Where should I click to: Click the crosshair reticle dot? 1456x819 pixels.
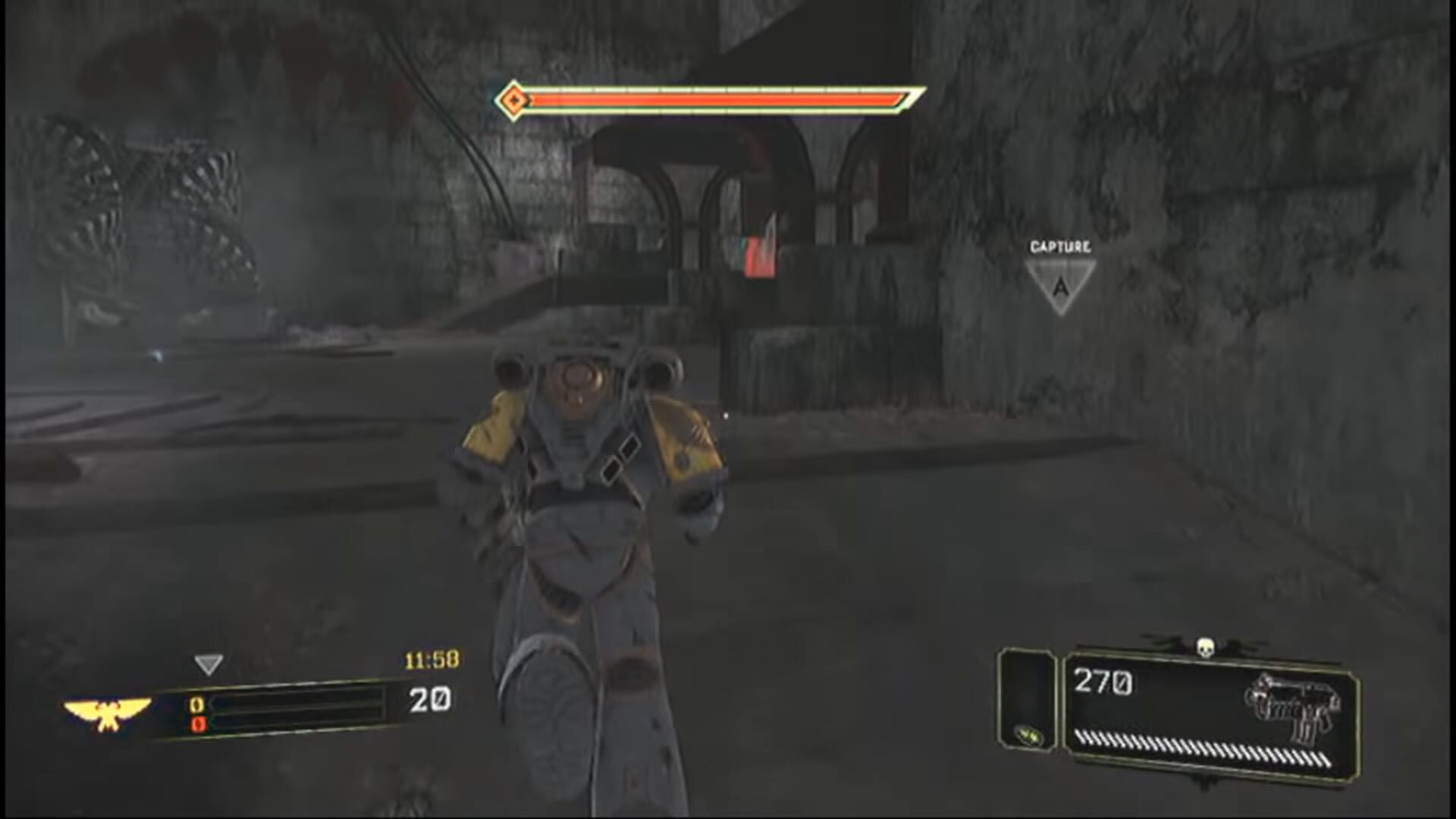(x=726, y=416)
